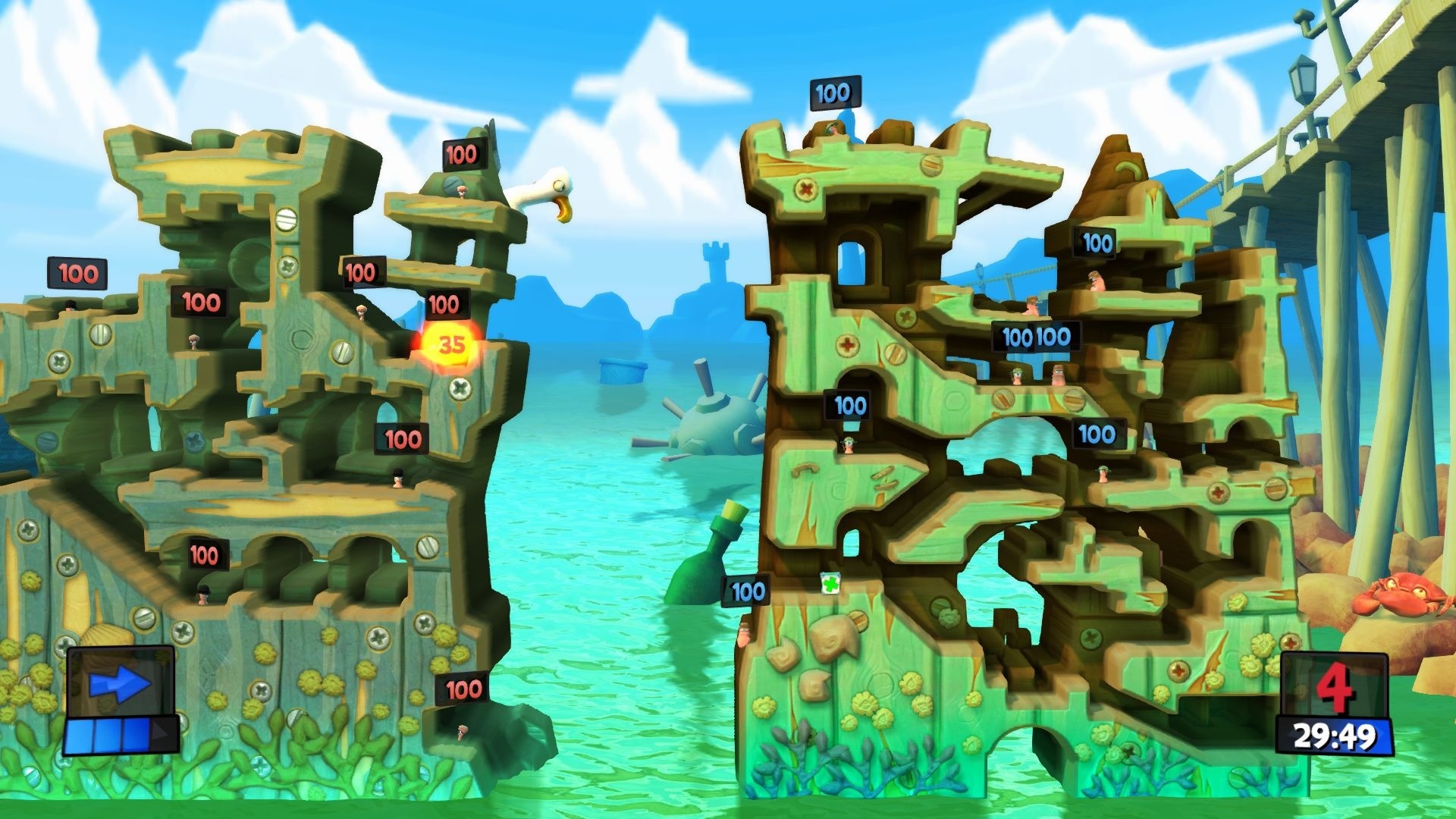The image size is (1456, 819).
Task: Collect the green health crate
Action: (830, 584)
